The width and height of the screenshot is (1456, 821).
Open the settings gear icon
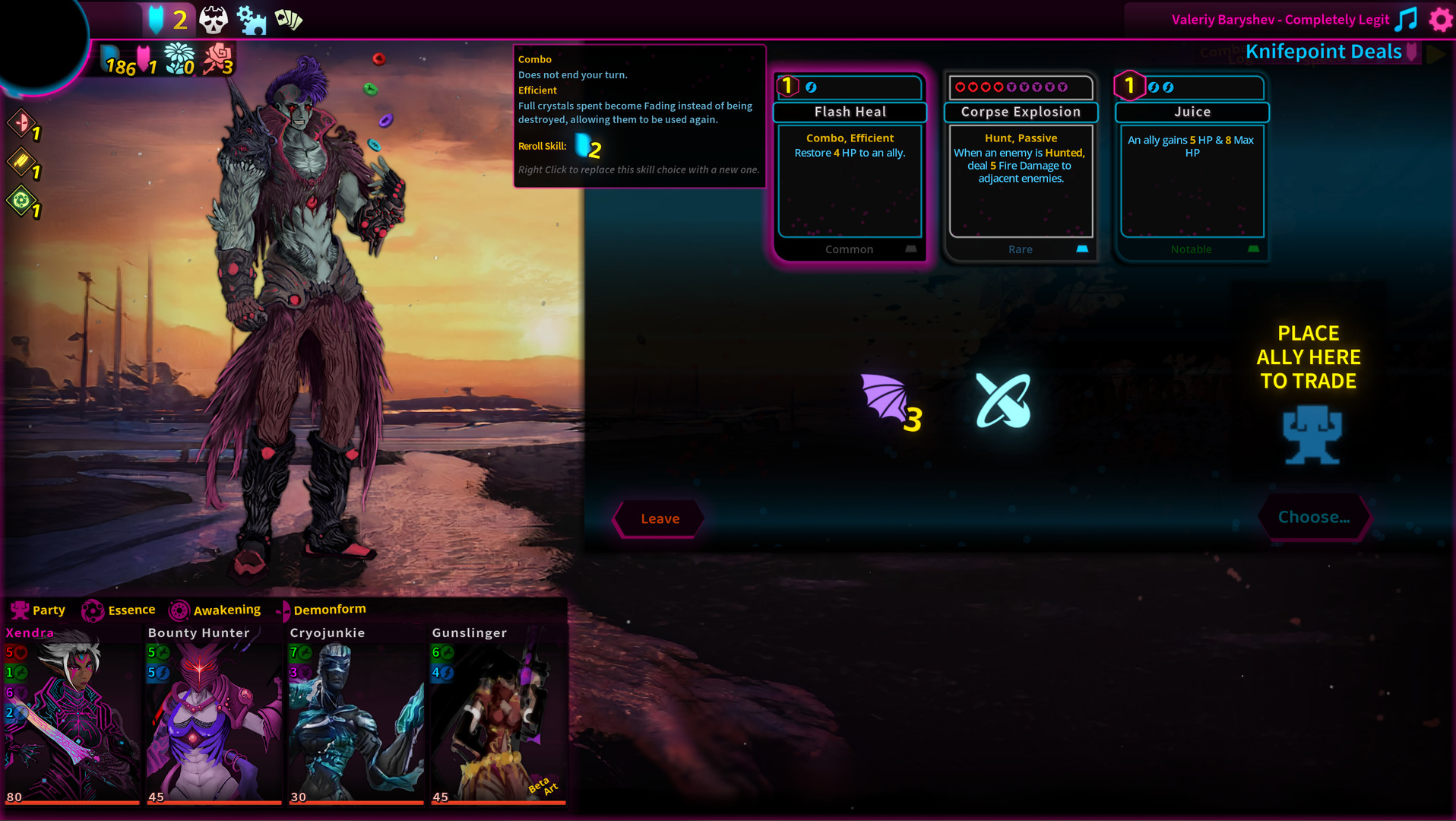[1440, 19]
